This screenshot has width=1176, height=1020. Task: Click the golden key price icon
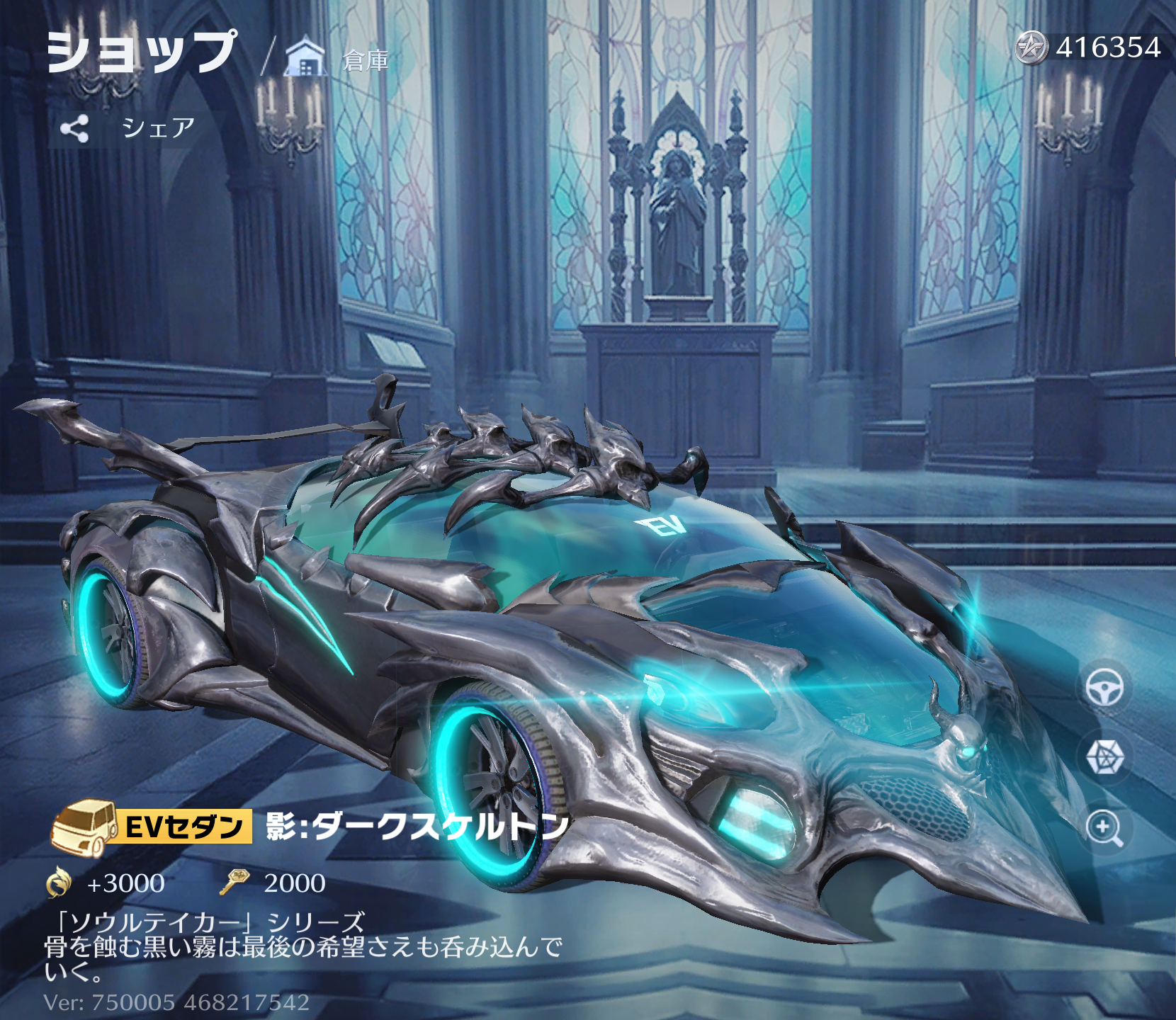tap(234, 883)
